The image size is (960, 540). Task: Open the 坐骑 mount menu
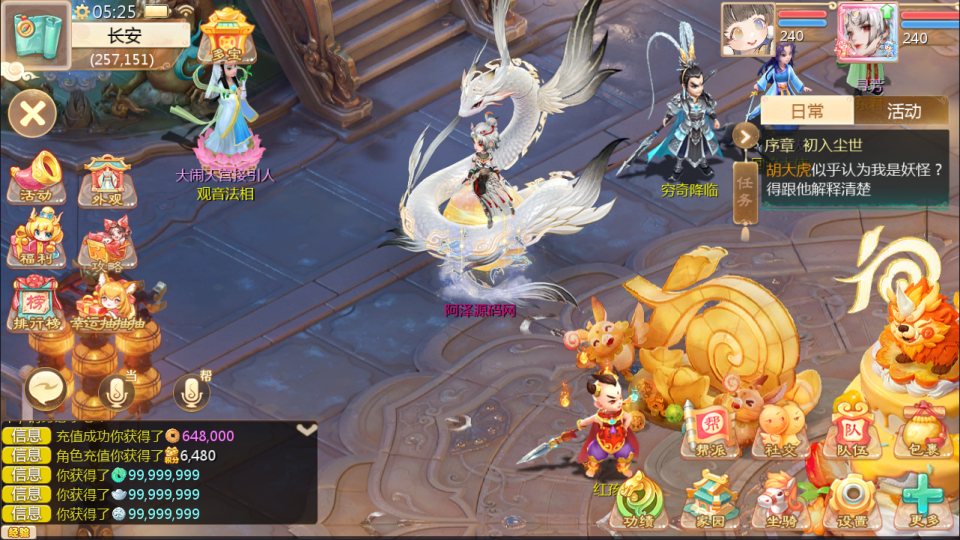(x=781, y=500)
